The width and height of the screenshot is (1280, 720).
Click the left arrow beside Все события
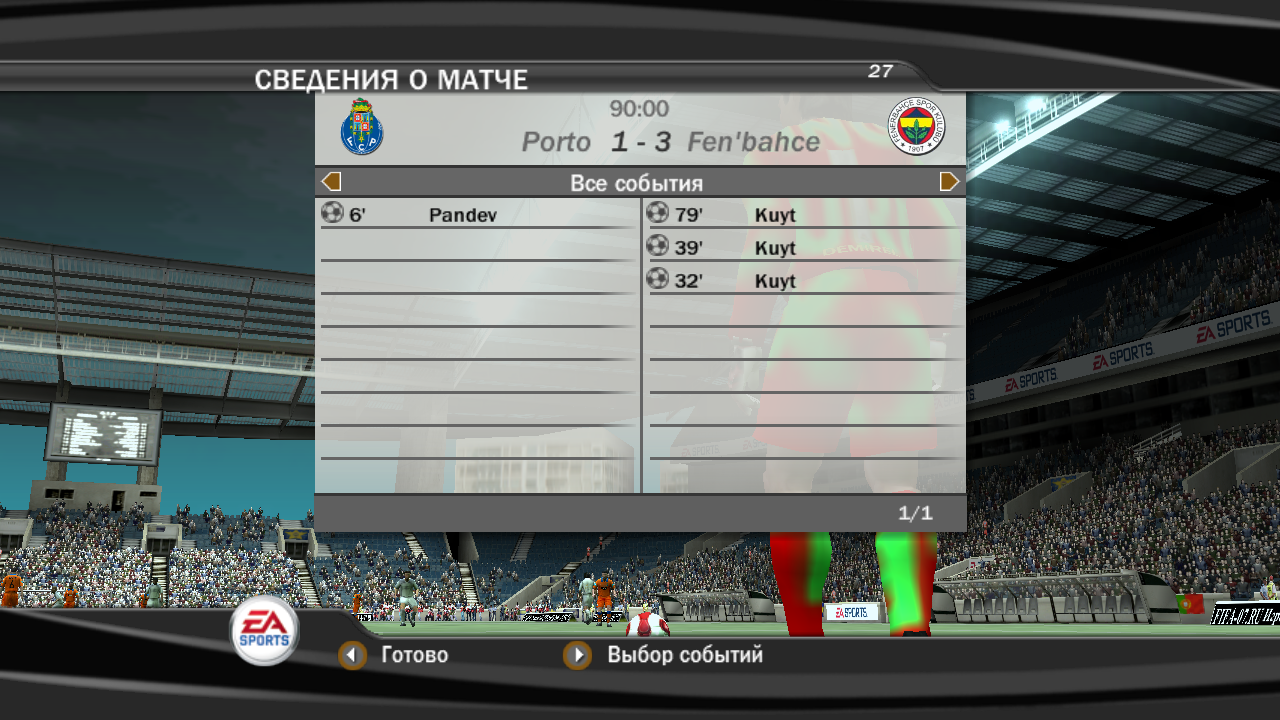332,182
